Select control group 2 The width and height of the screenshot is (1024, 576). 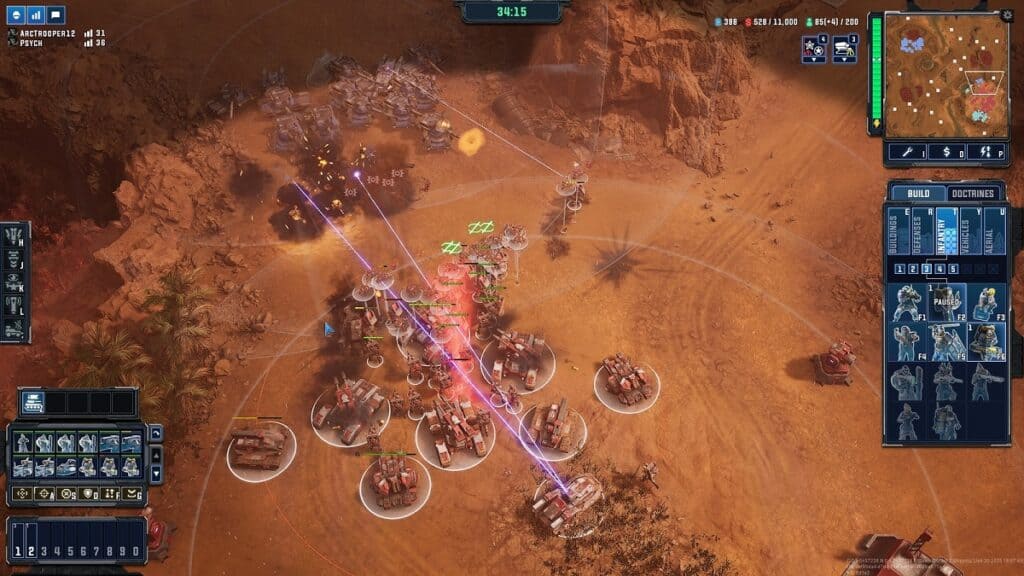31,551
